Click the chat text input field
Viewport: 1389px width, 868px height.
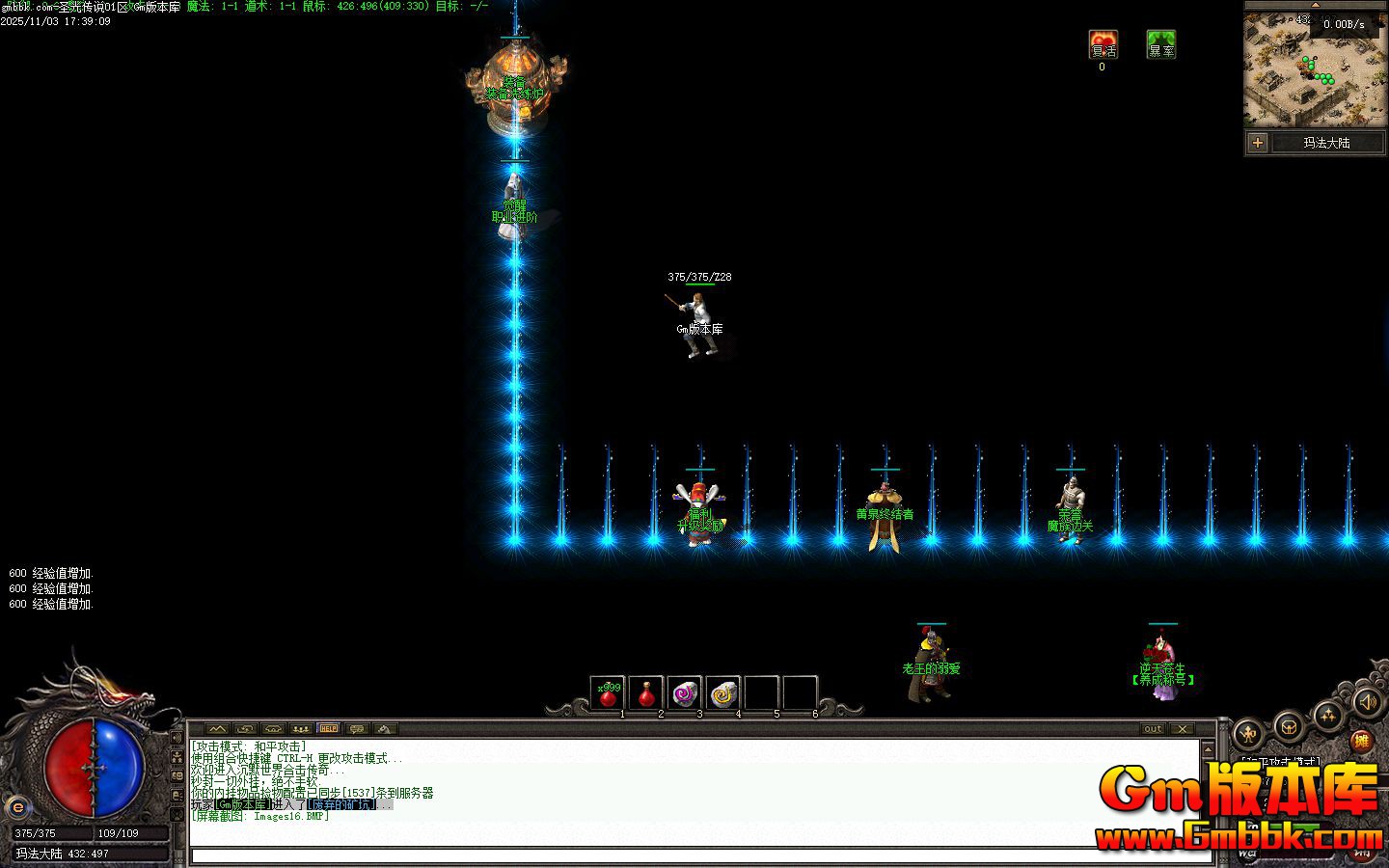694,855
